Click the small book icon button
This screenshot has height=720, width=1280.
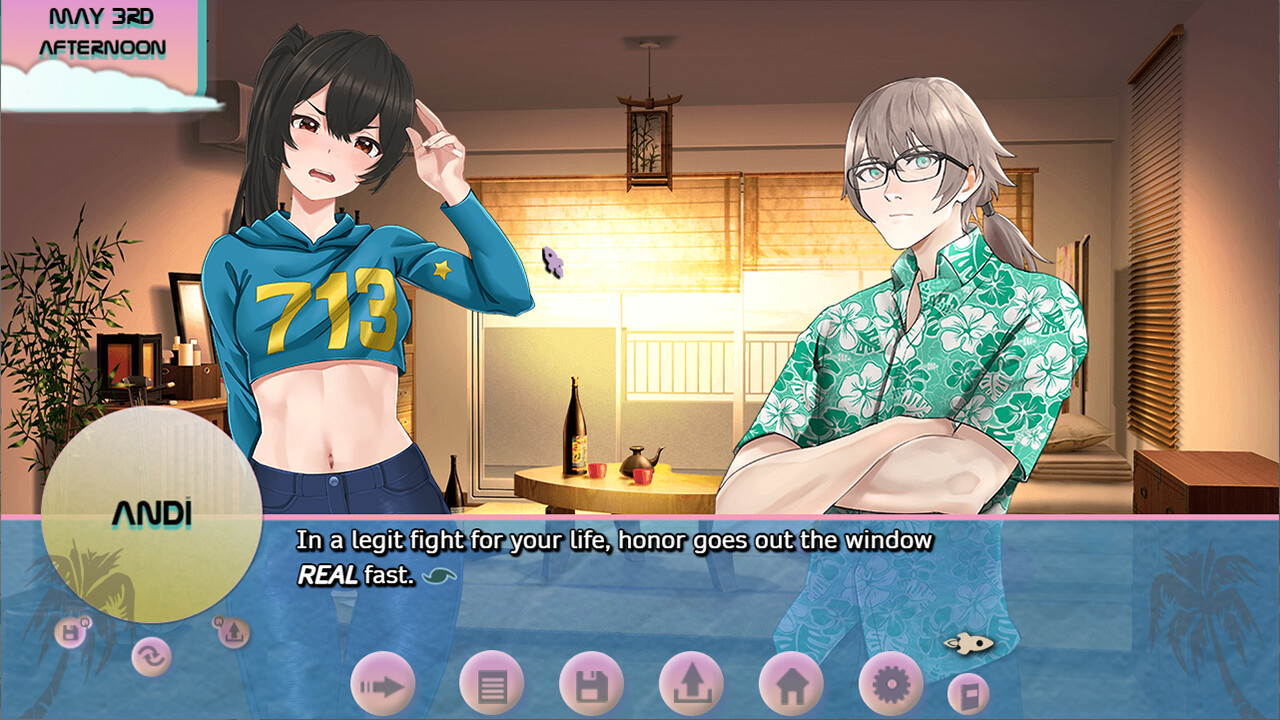(x=968, y=693)
